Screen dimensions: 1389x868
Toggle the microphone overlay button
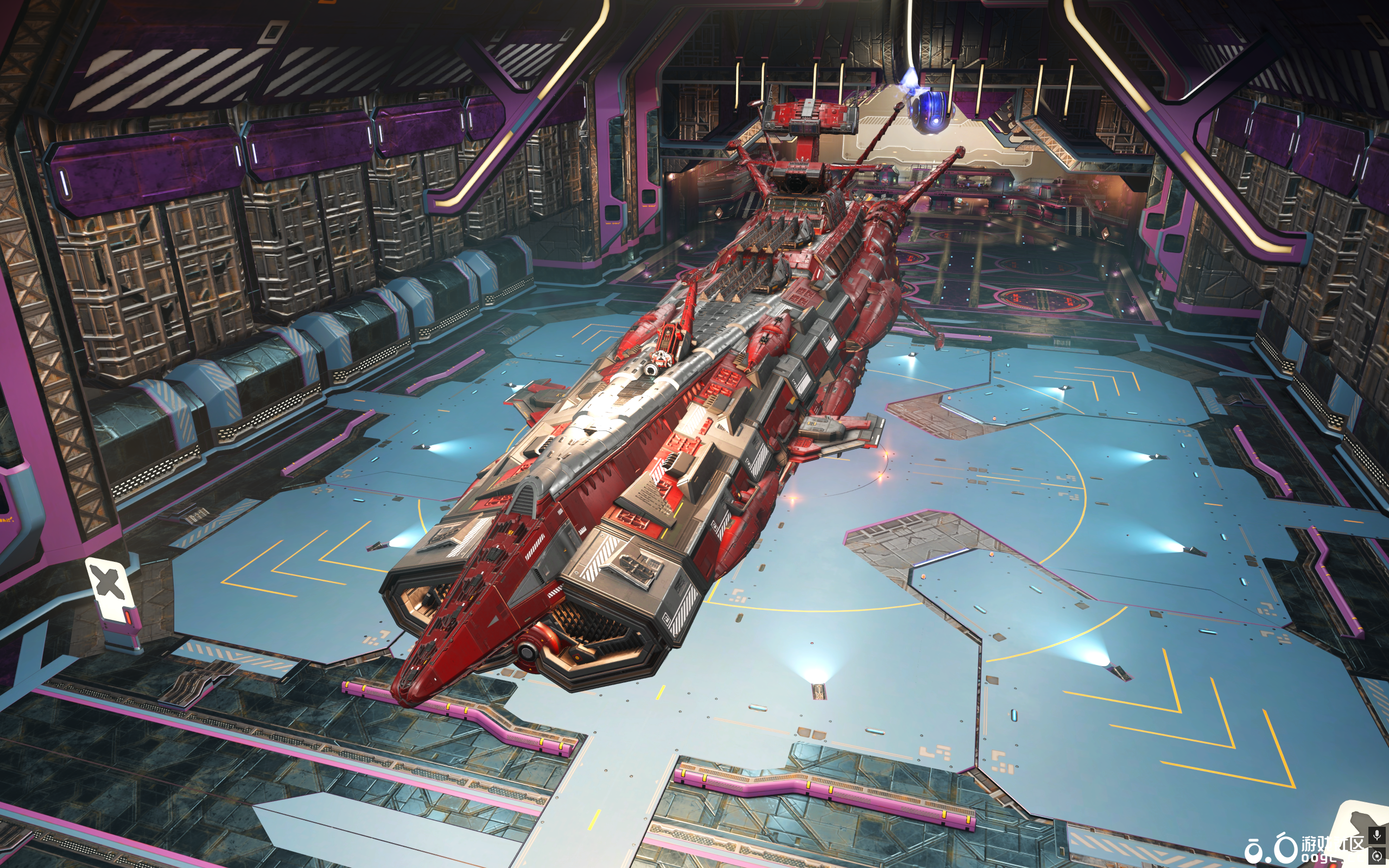pos(1377,835)
